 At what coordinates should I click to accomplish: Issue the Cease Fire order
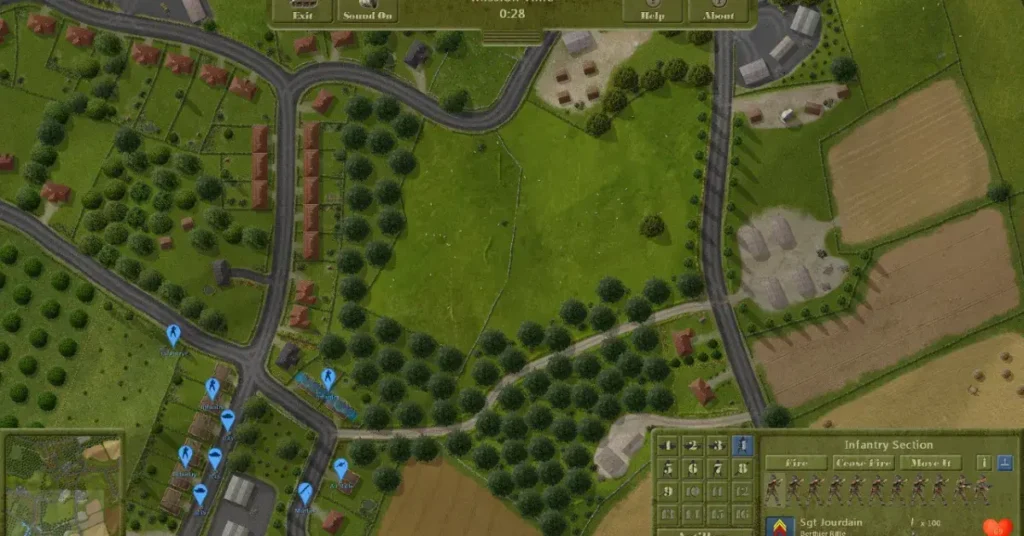(863, 463)
